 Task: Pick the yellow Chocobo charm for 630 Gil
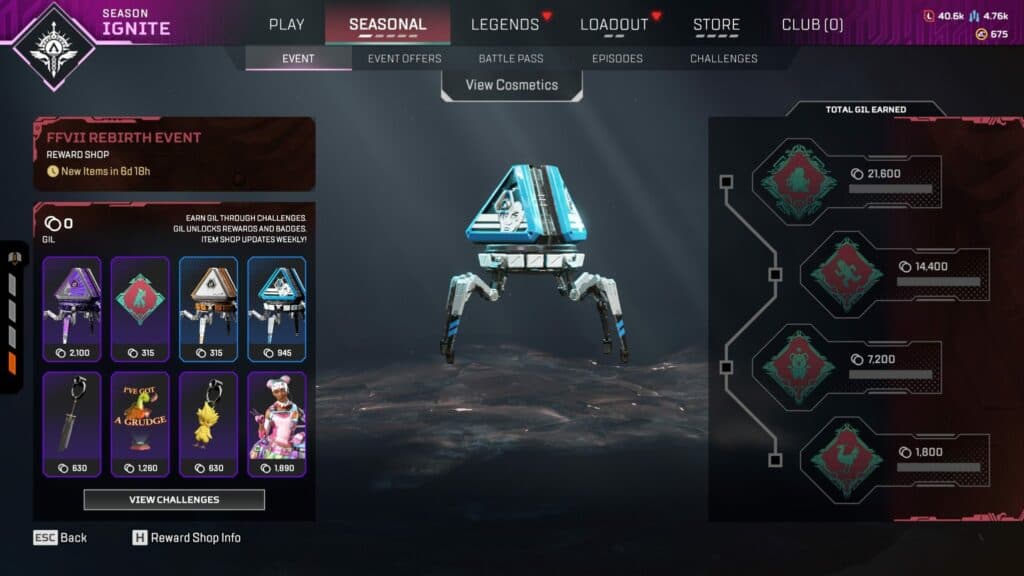(208, 423)
